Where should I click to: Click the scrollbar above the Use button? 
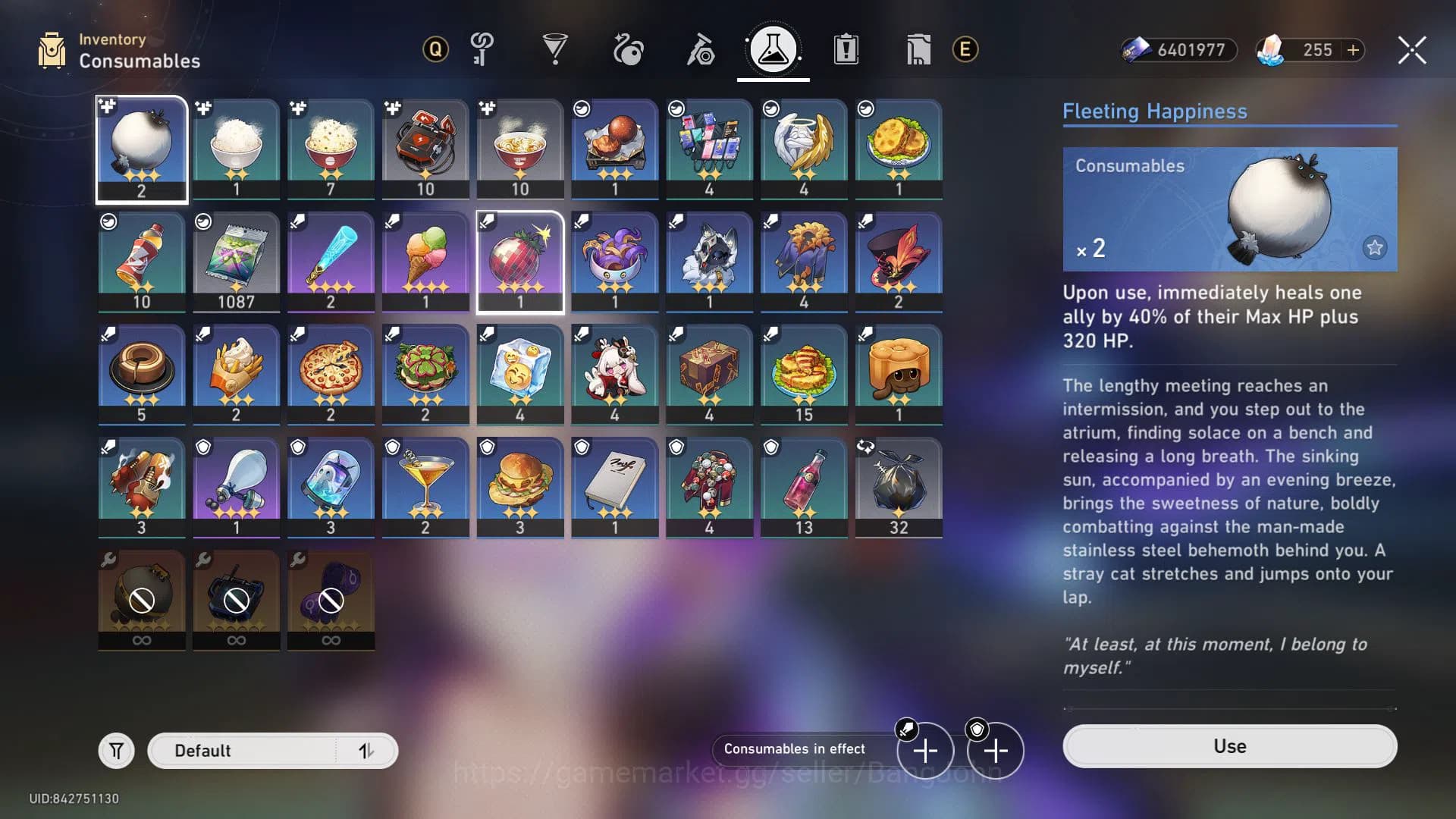pos(1228,707)
